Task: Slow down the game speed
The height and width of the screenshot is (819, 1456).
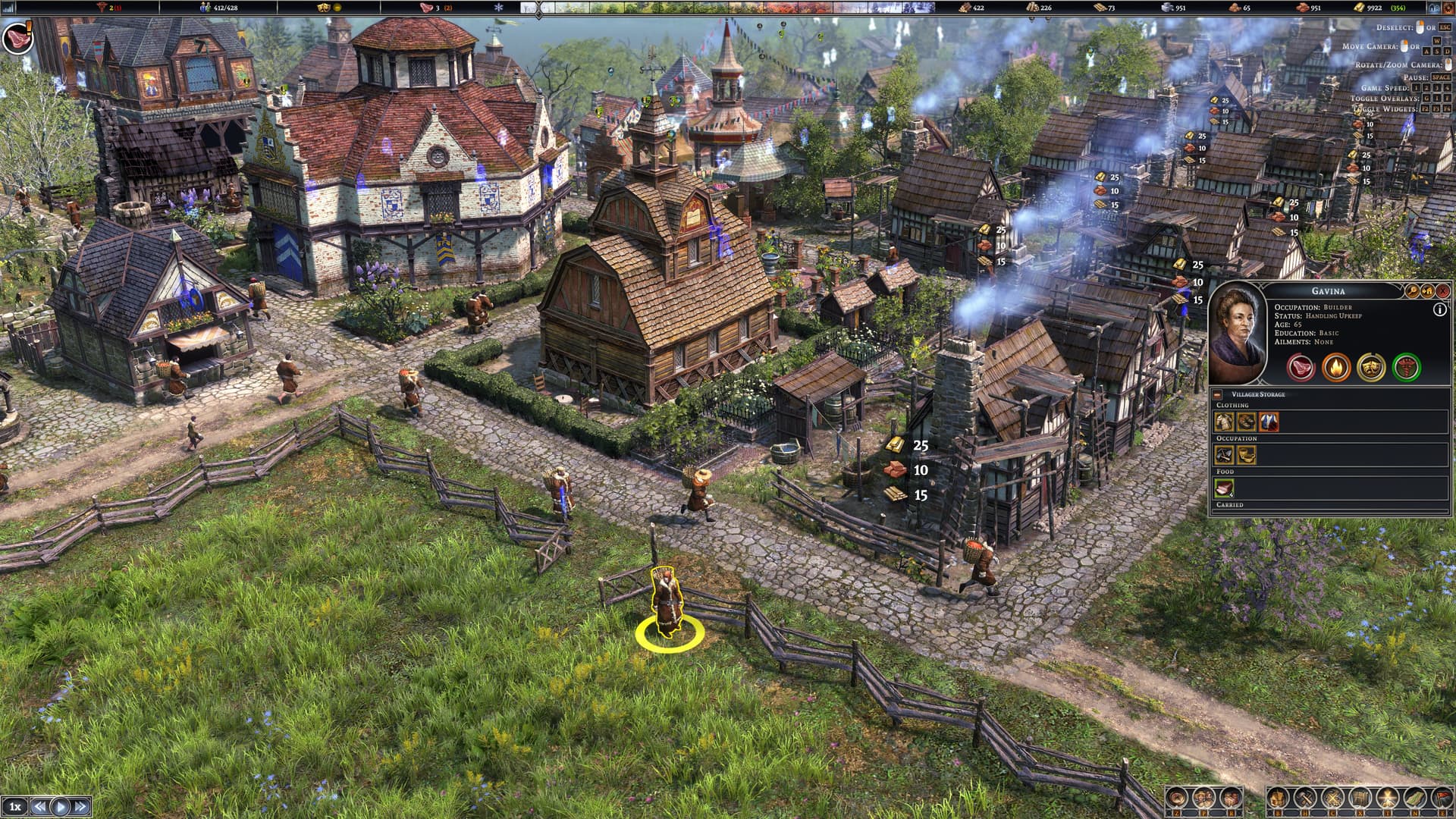Action: click(40, 806)
